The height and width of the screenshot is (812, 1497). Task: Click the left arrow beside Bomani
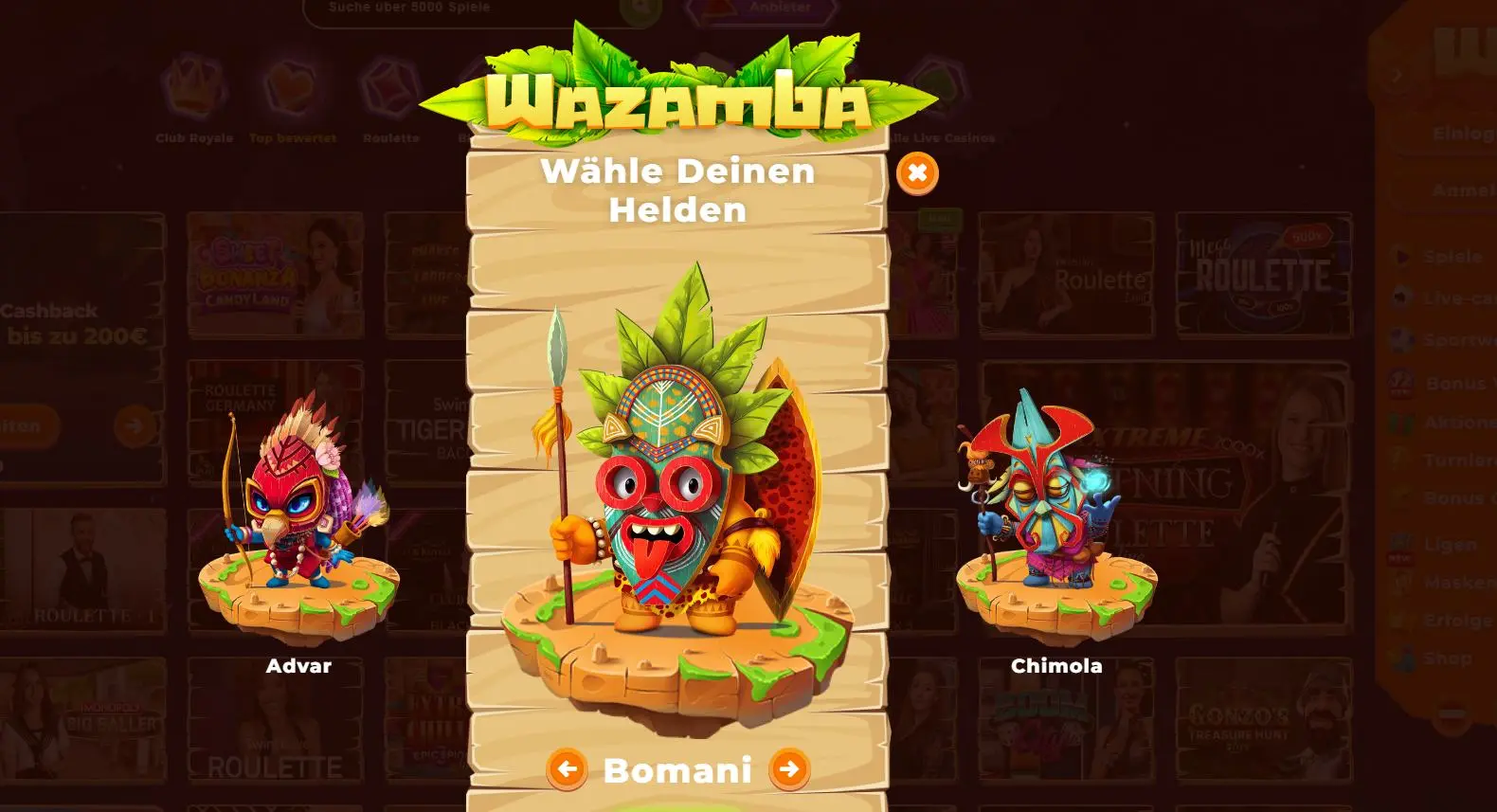coord(567,769)
